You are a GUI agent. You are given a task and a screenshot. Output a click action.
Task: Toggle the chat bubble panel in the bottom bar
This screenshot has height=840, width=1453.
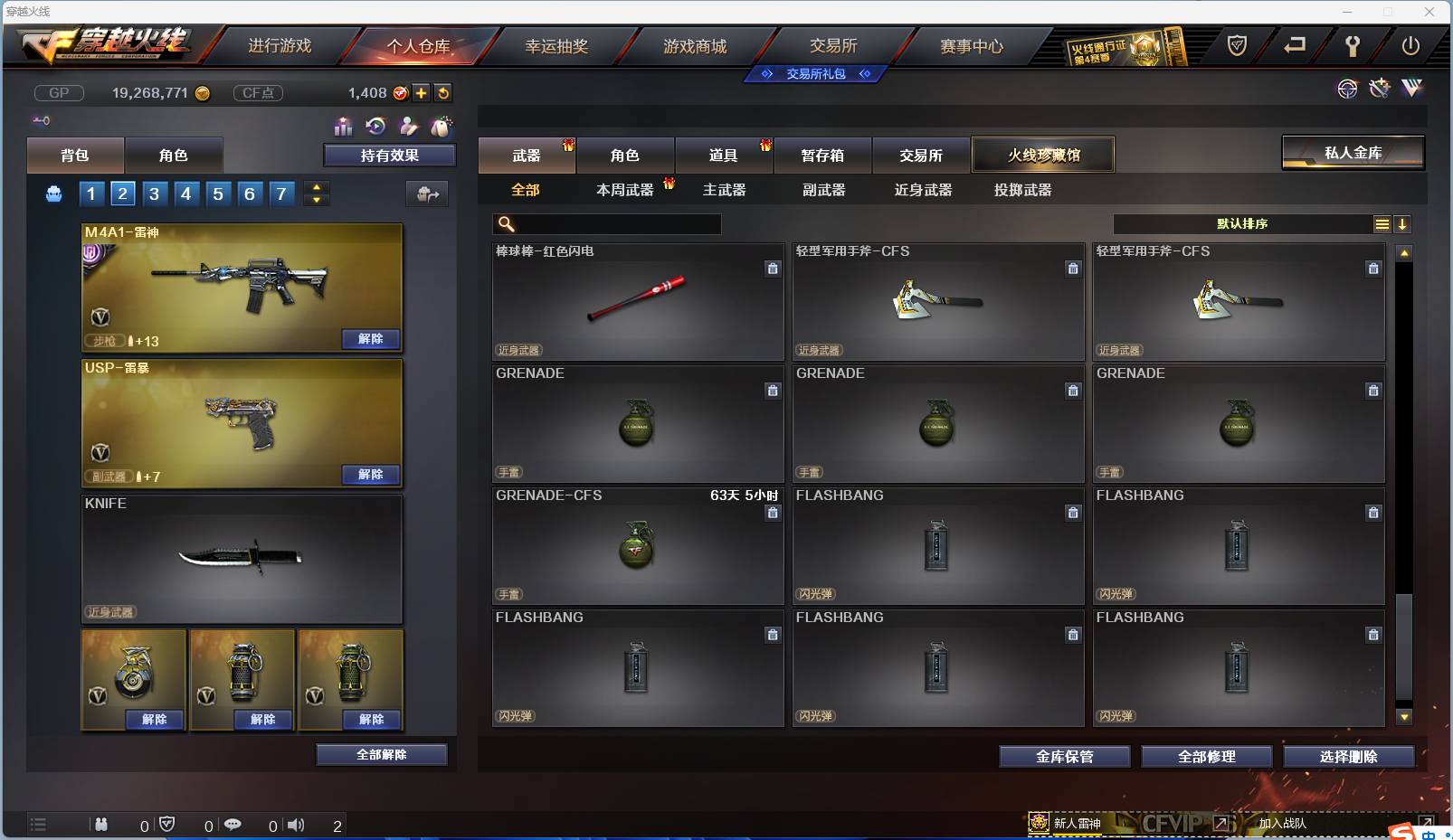[x=233, y=825]
